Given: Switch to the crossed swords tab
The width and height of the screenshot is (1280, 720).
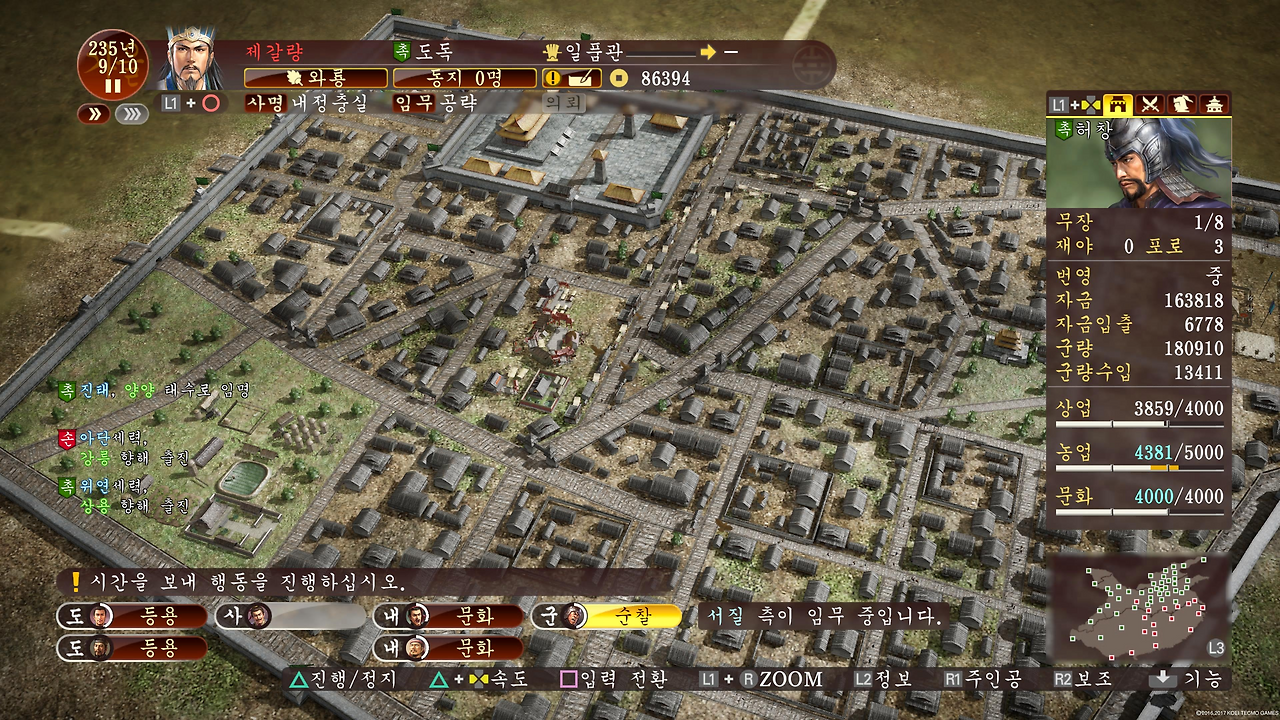Looking at the screenshot, I should (x=1150, y=104).
